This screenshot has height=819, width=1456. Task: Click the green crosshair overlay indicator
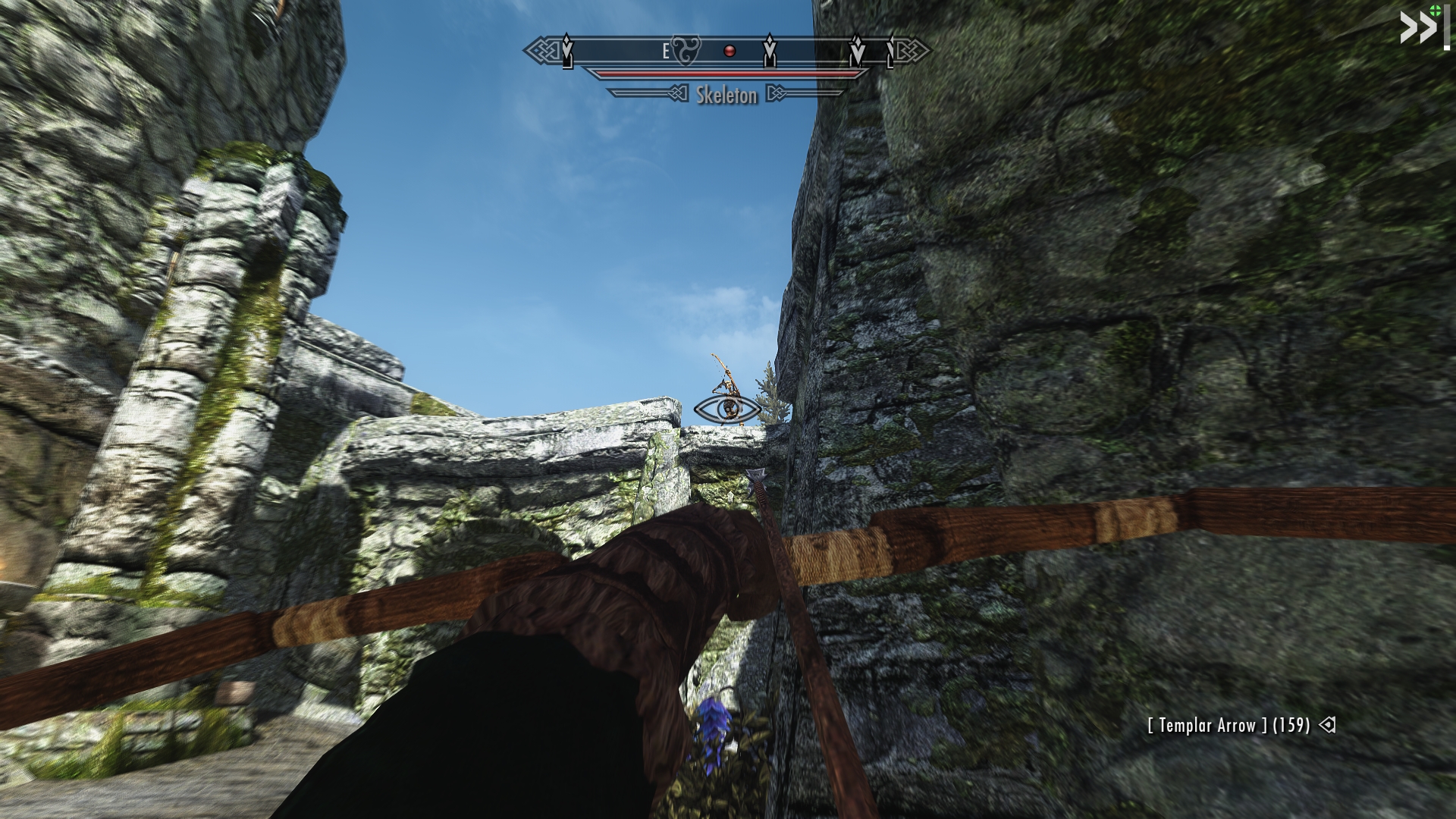pos(1434,10)
